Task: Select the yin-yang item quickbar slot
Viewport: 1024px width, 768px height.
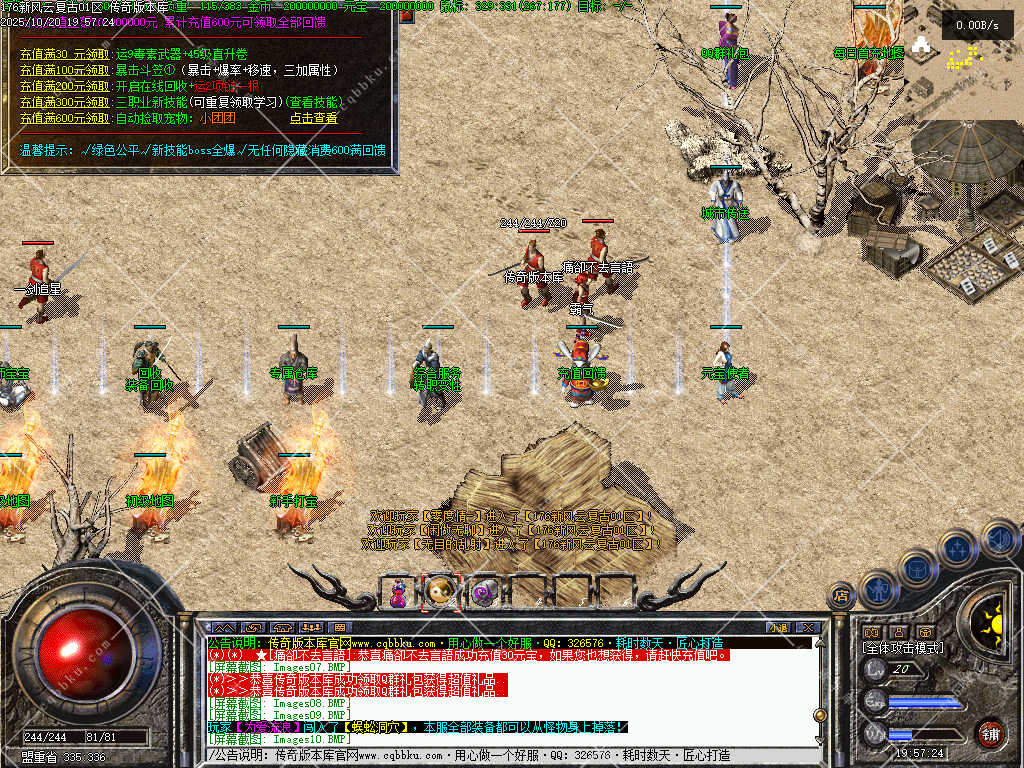Action: pyautogui.click(x=441, y=592)
